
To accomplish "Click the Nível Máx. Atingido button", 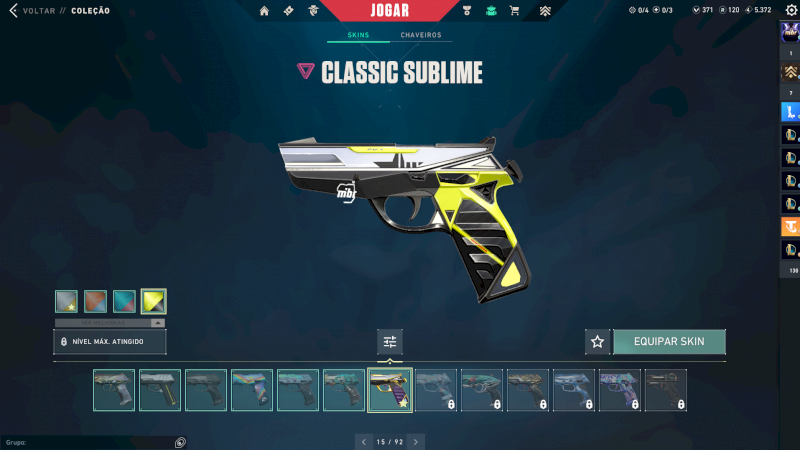I will (110, 342).
